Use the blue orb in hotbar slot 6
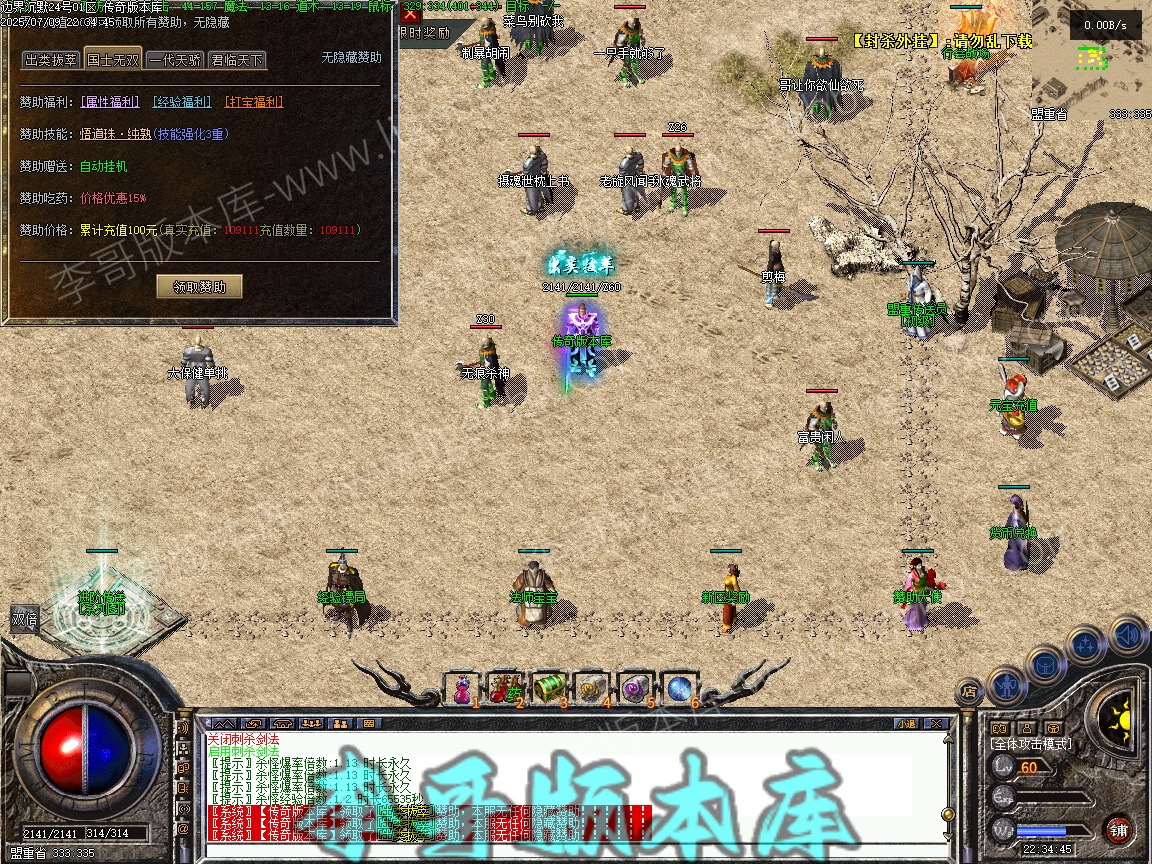1152x864 pixels. tap(679, 688)
